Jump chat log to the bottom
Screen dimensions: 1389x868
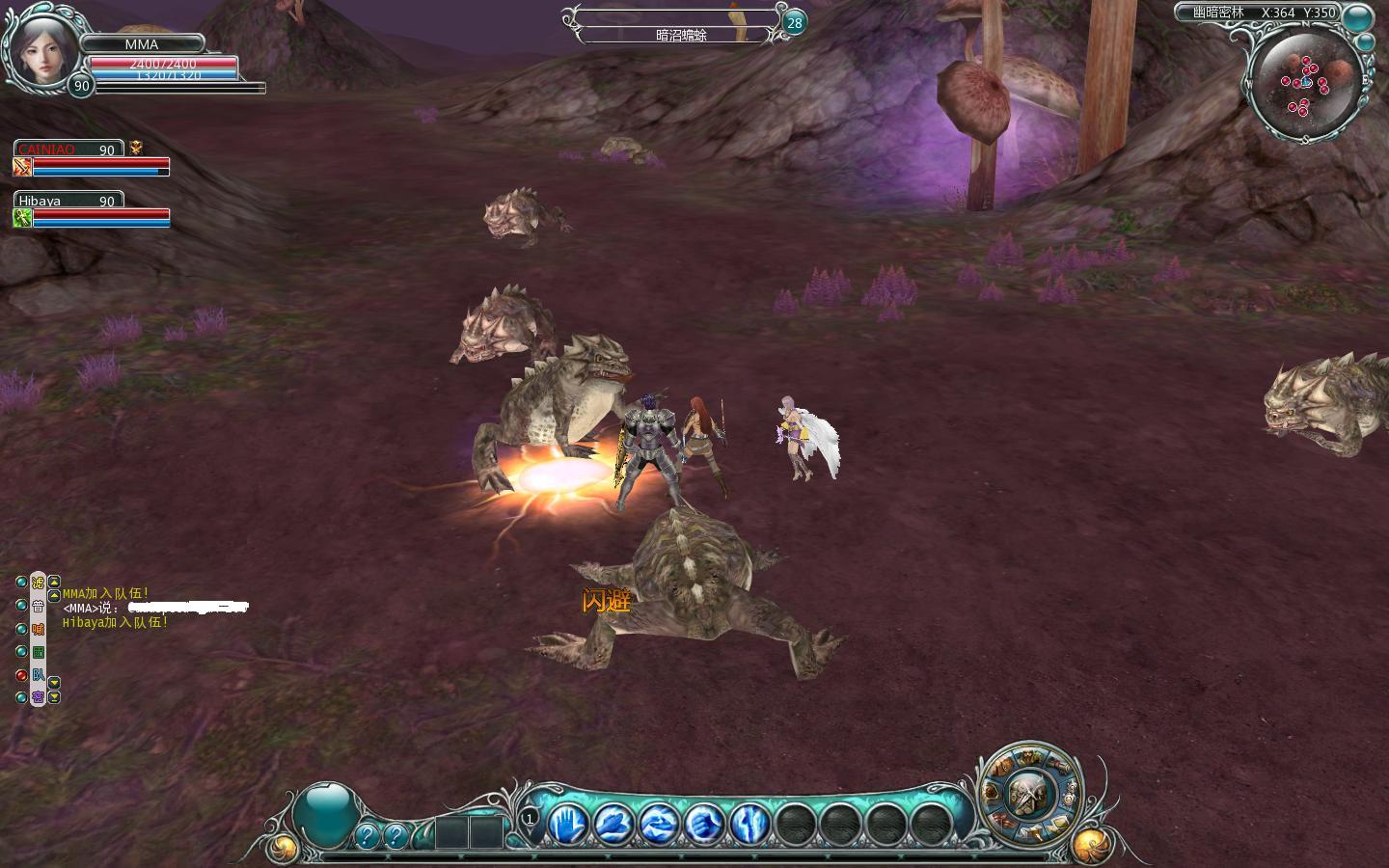pyautogui.click(x=54, y=697)
